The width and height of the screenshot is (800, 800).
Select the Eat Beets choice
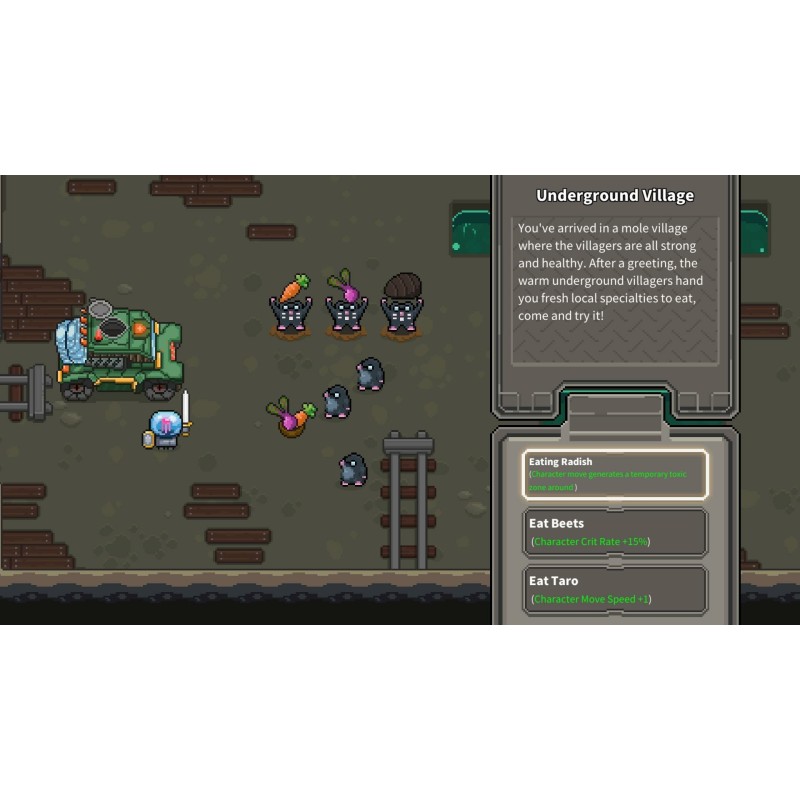coord(615,532)
